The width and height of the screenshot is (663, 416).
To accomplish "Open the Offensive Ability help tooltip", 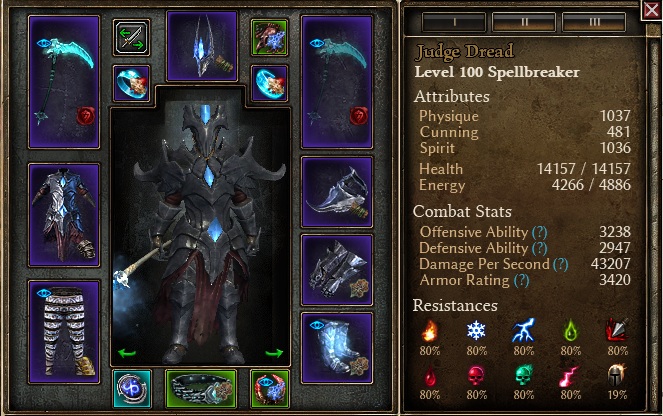I will pos(540,232).
